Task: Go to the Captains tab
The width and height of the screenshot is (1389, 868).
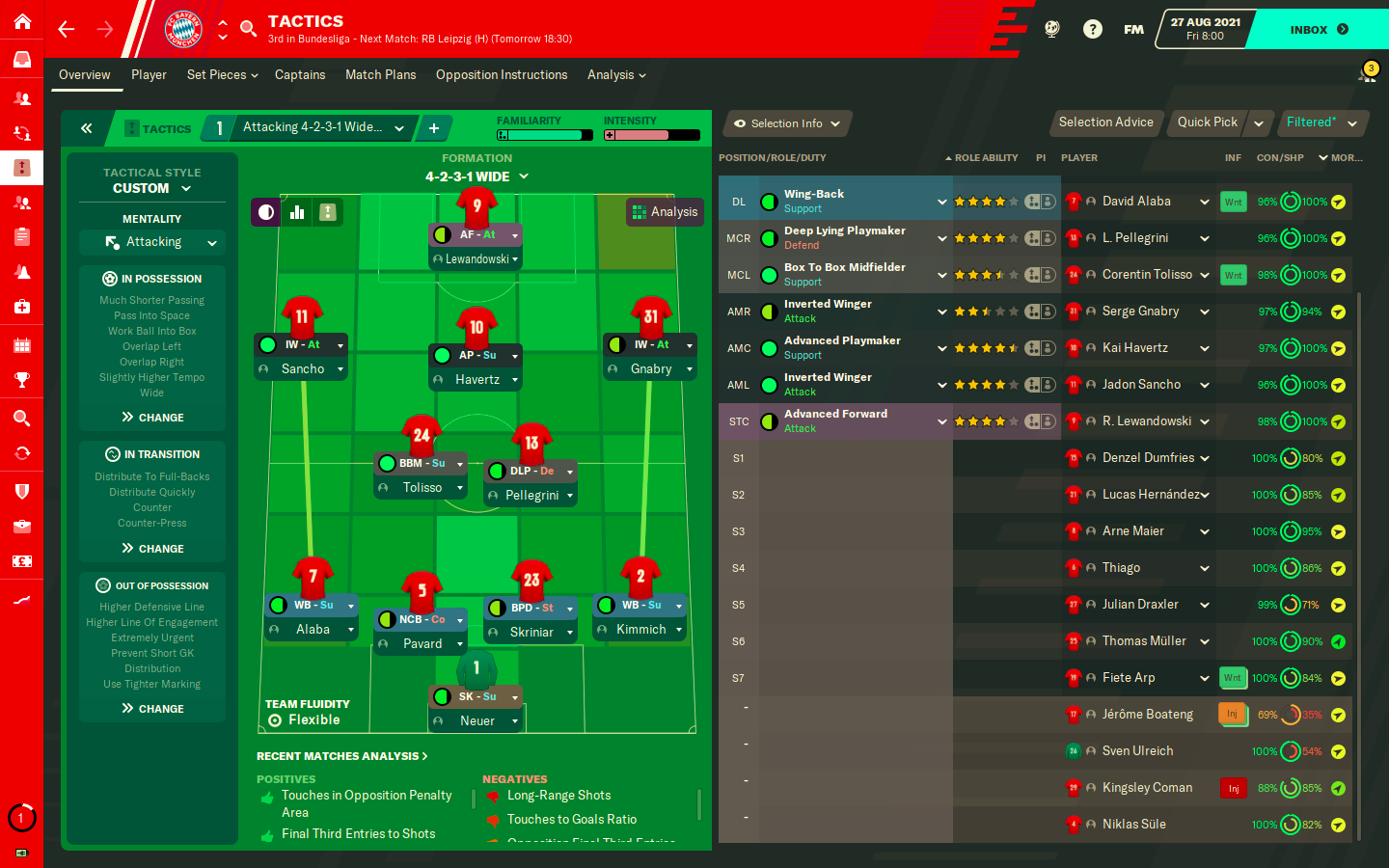Action: point(300,75)
